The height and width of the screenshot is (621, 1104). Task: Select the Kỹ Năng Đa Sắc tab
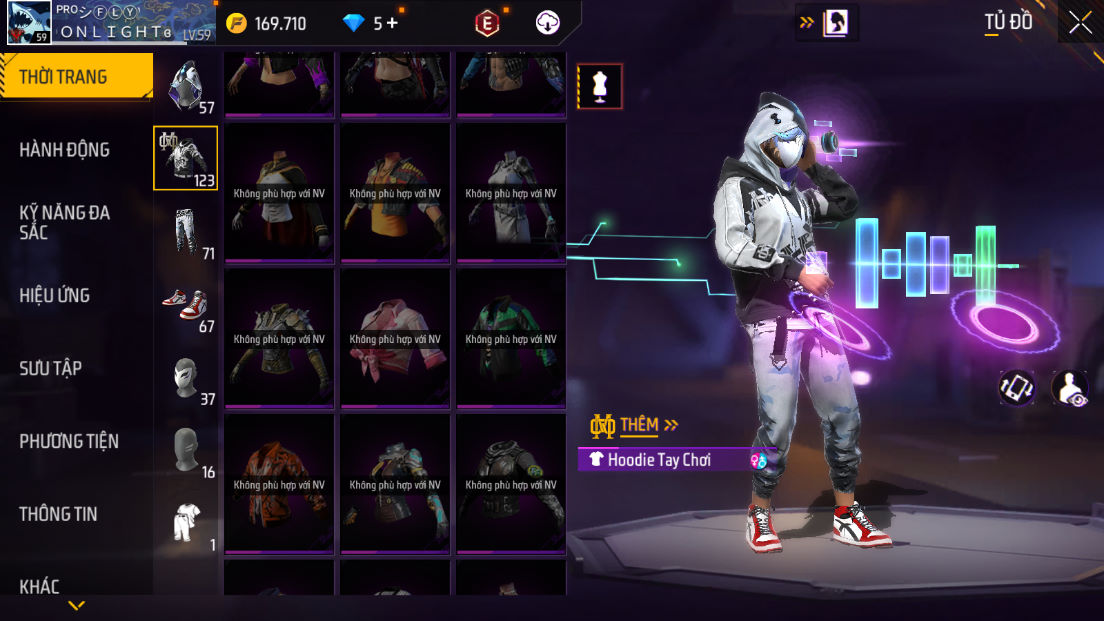click(65, 222)
